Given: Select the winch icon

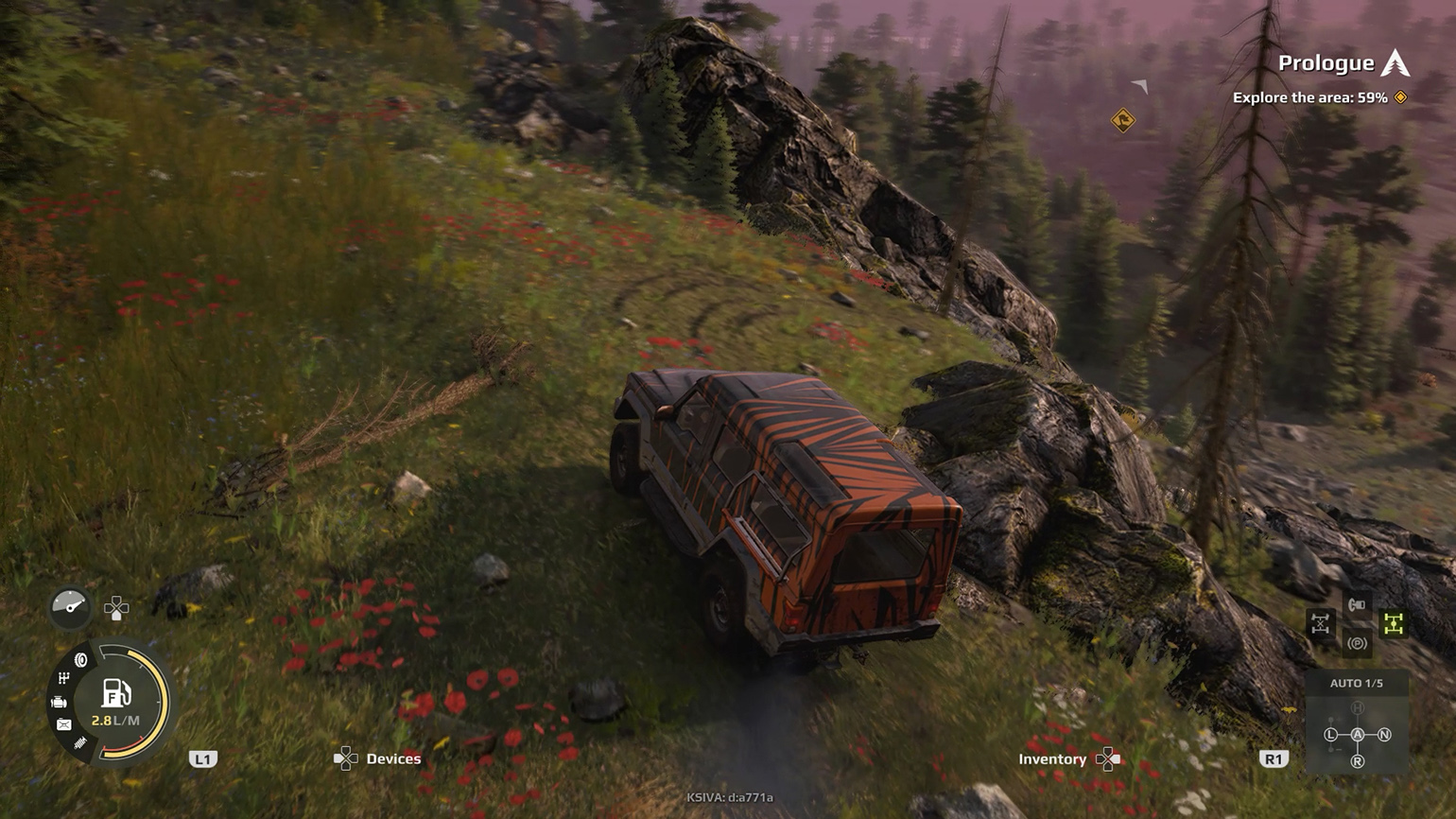Looking at the screenshot, I should [x=1356, y=604].
